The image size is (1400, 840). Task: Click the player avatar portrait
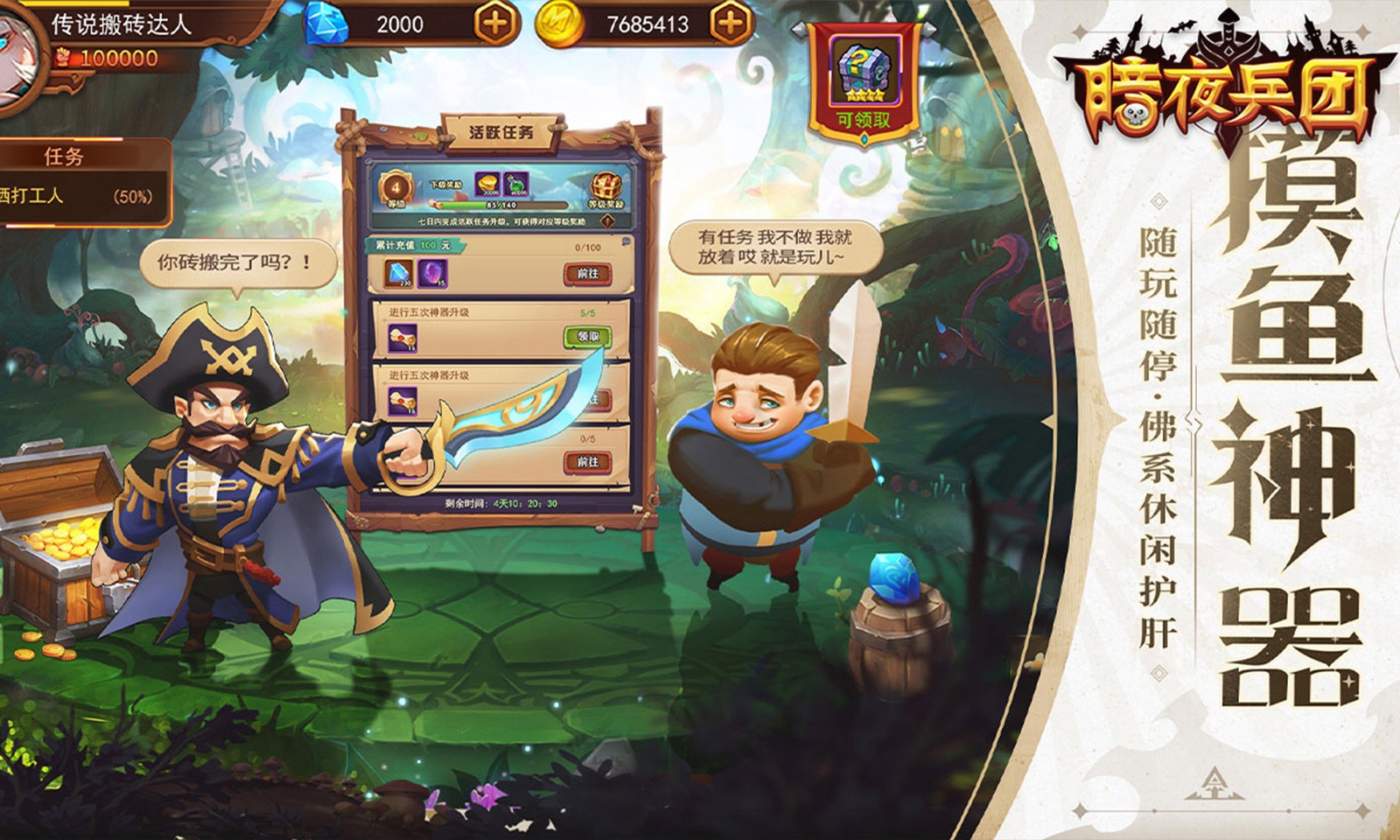[17, 57]
